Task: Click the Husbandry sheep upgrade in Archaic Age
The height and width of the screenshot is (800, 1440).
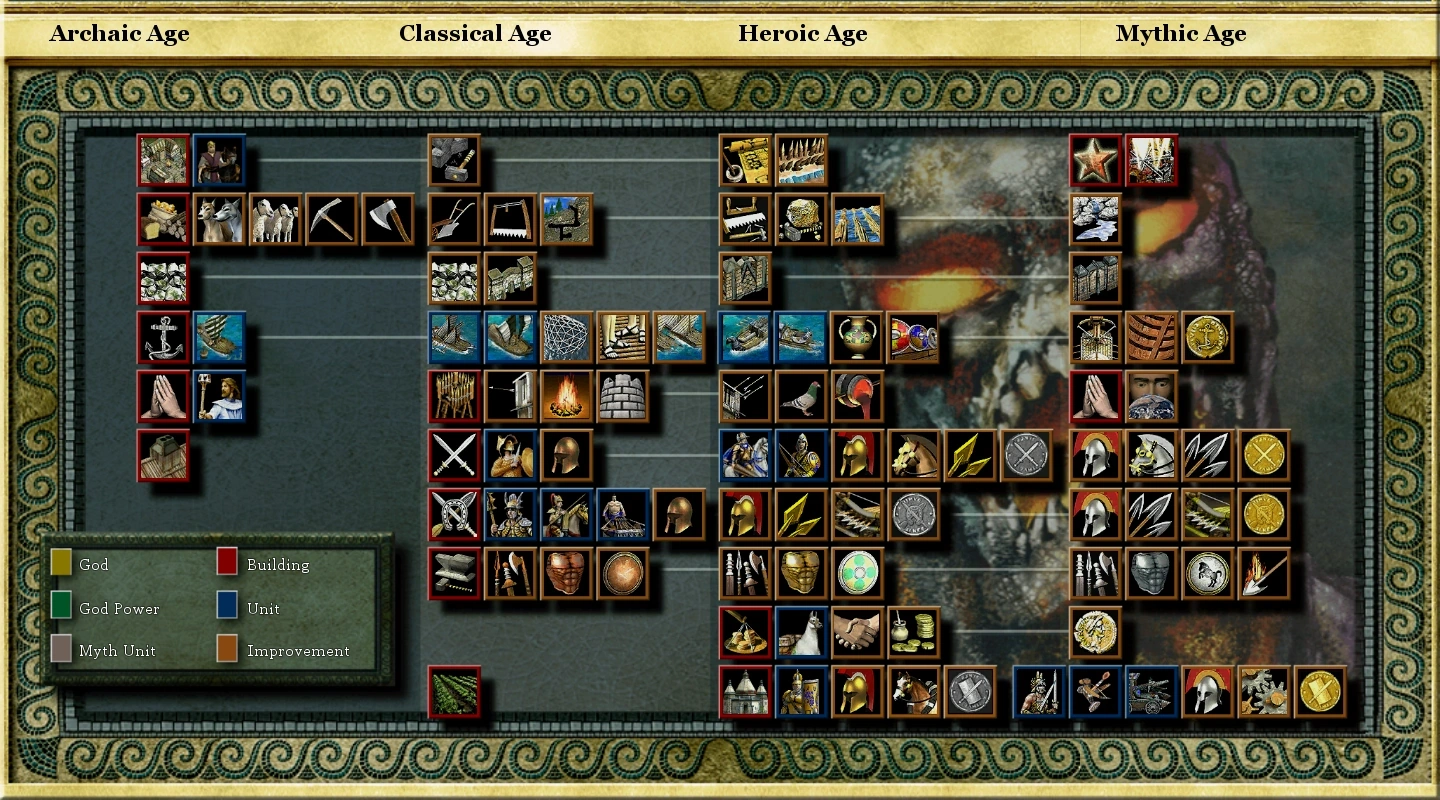Action: [x=275, y=220]
